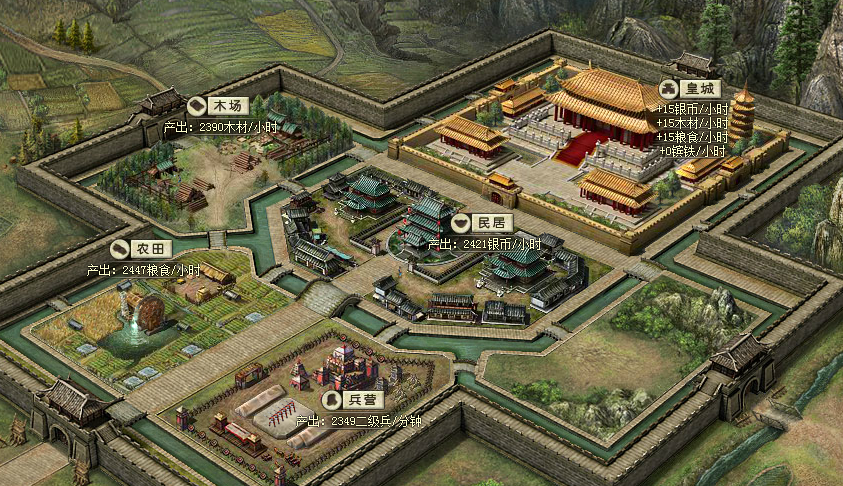Open the 农田 farmland label
This screenshot has height=486, width=843.
pyautogui.click(x=141, y=249)
